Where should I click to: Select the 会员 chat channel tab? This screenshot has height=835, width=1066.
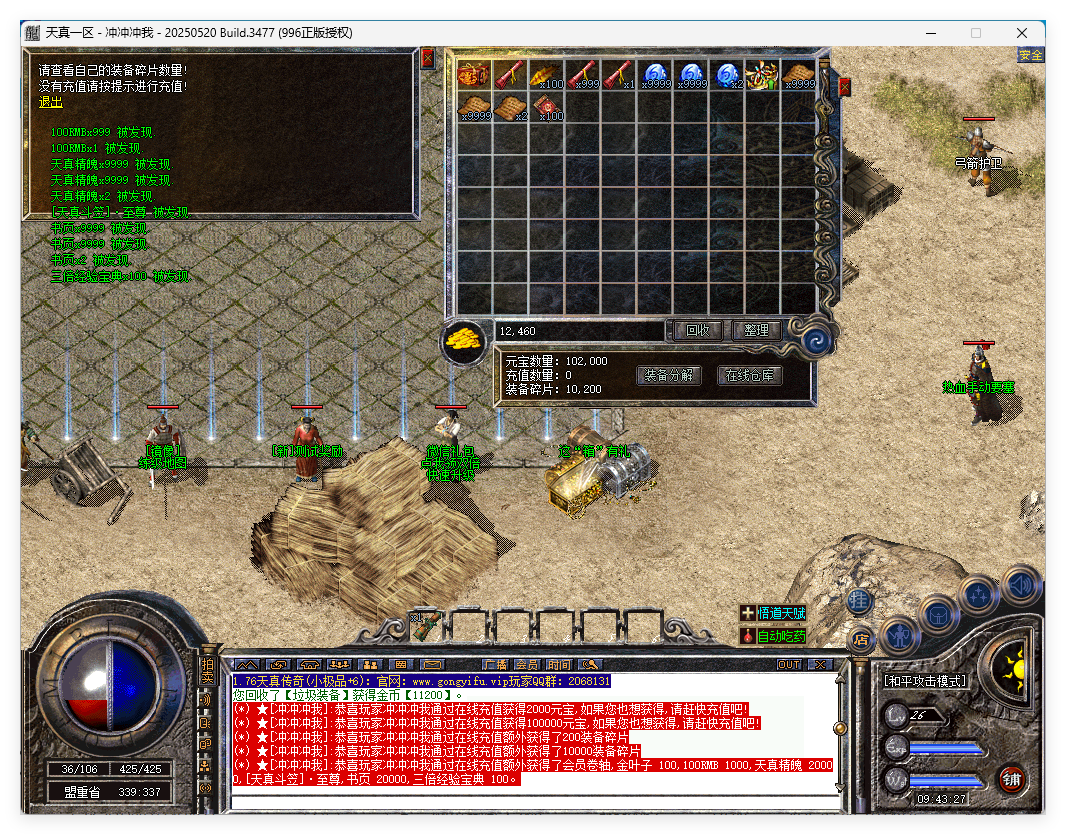(x=527, y=664)
